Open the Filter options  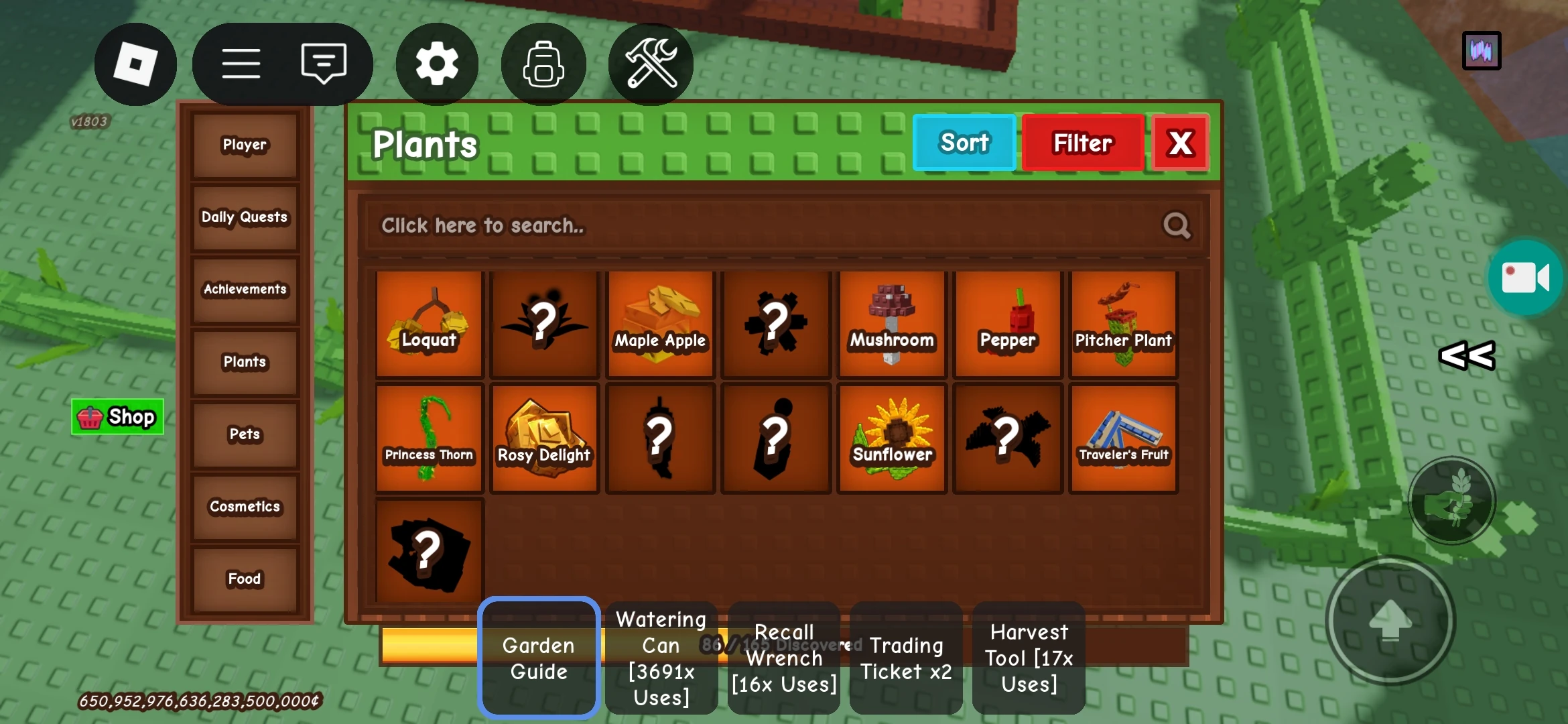[1082, 142]
